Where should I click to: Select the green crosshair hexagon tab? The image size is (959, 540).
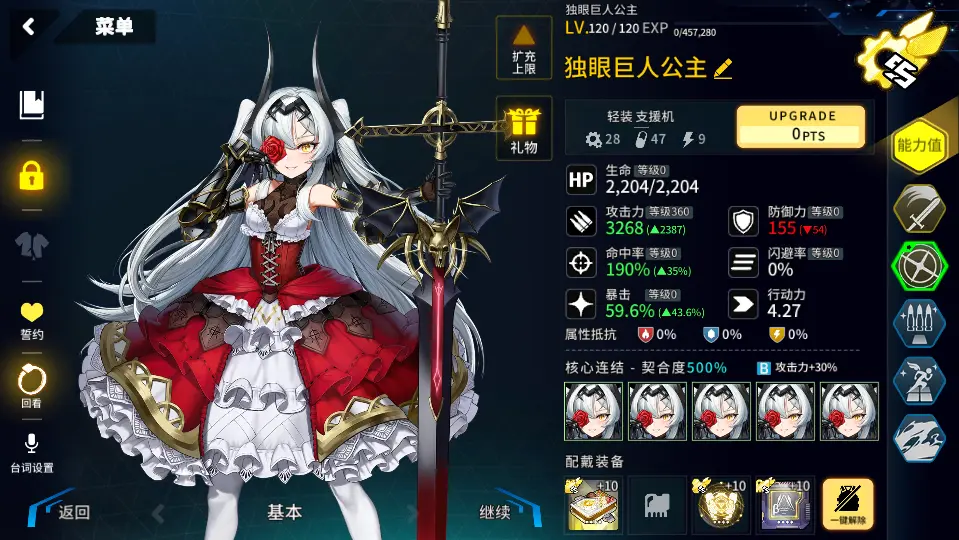920,268
